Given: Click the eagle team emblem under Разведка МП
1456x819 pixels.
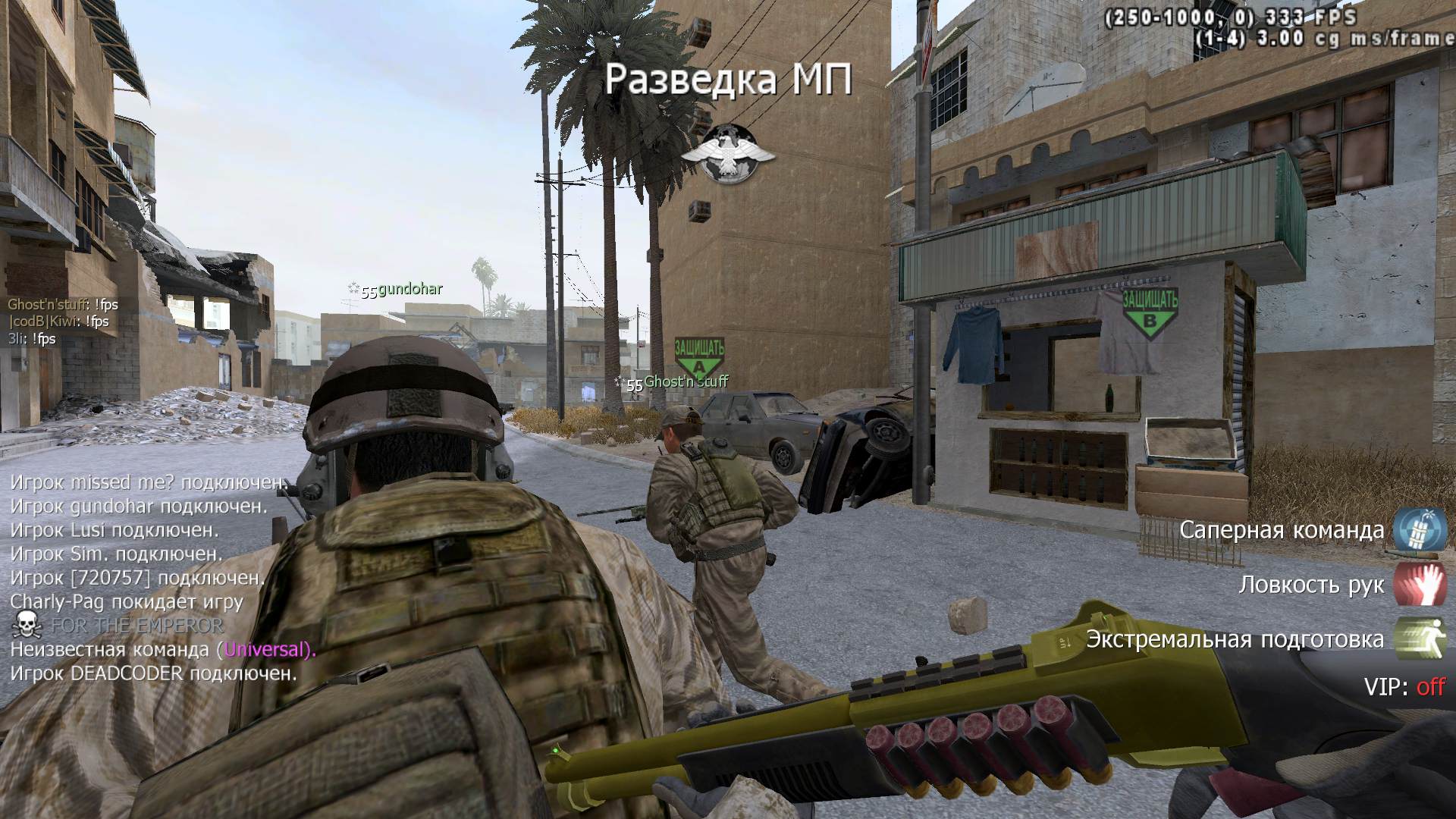Looking at the screenshot, I should (728, 155).
